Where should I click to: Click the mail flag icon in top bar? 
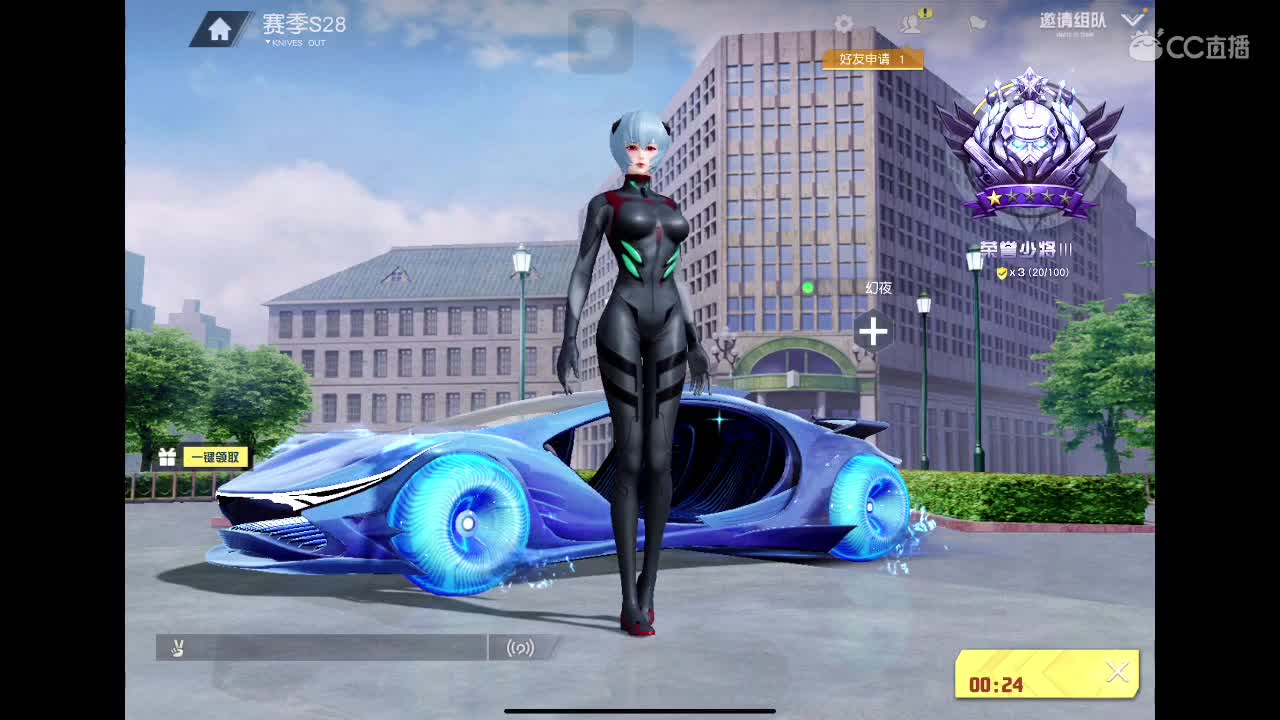977,24
